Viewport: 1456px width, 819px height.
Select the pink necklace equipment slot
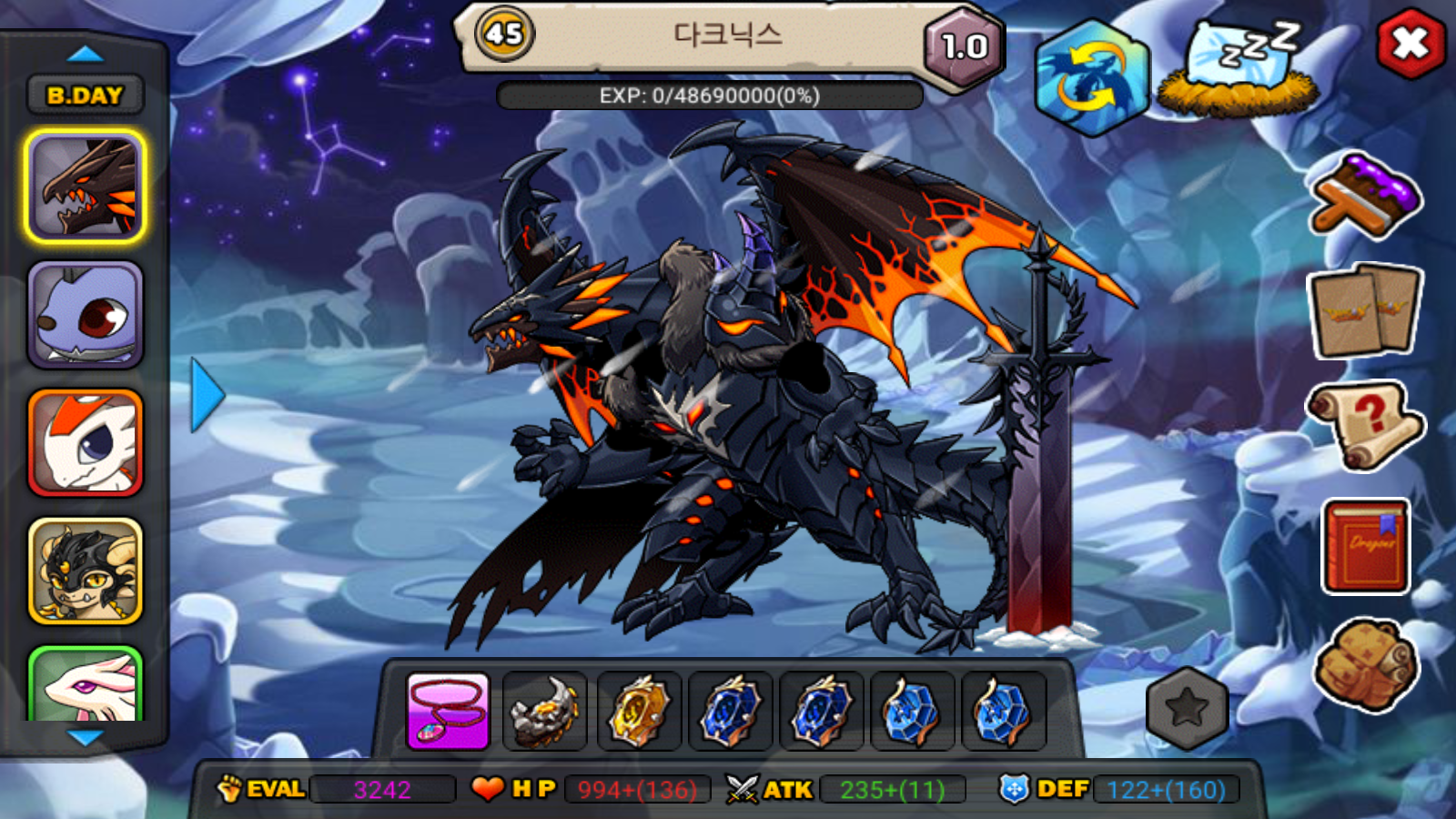tap(448, 712)
